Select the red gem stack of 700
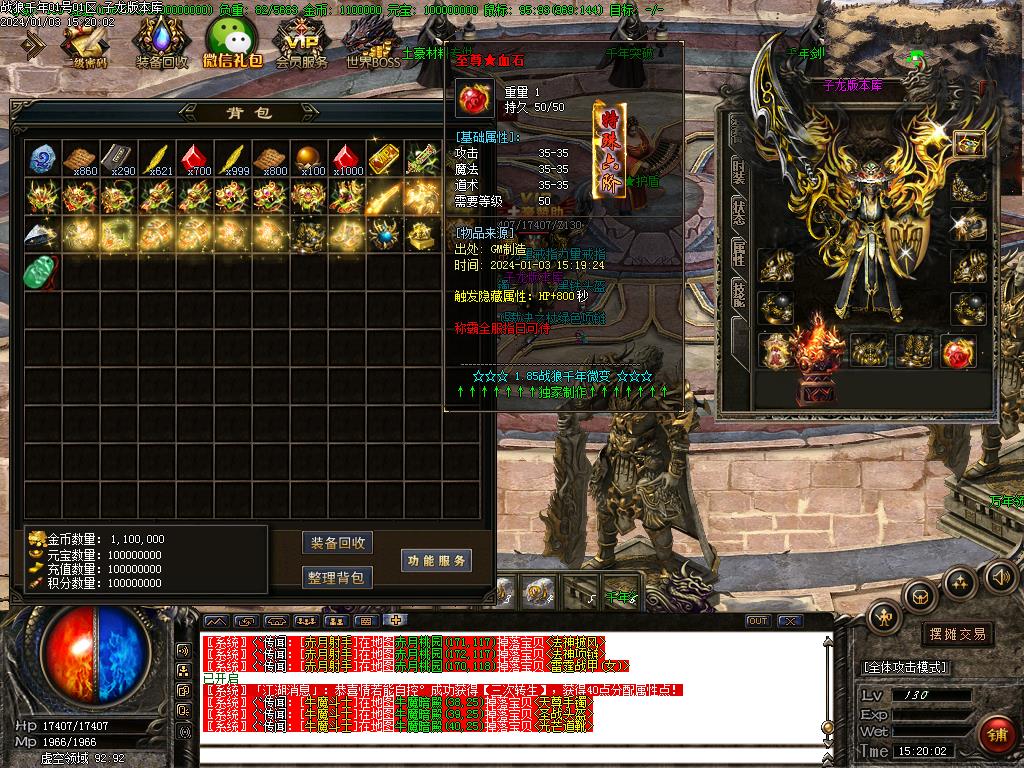The width and height of the screenshot is (1024, 768). pyautogui.click(x=193, y=159)
